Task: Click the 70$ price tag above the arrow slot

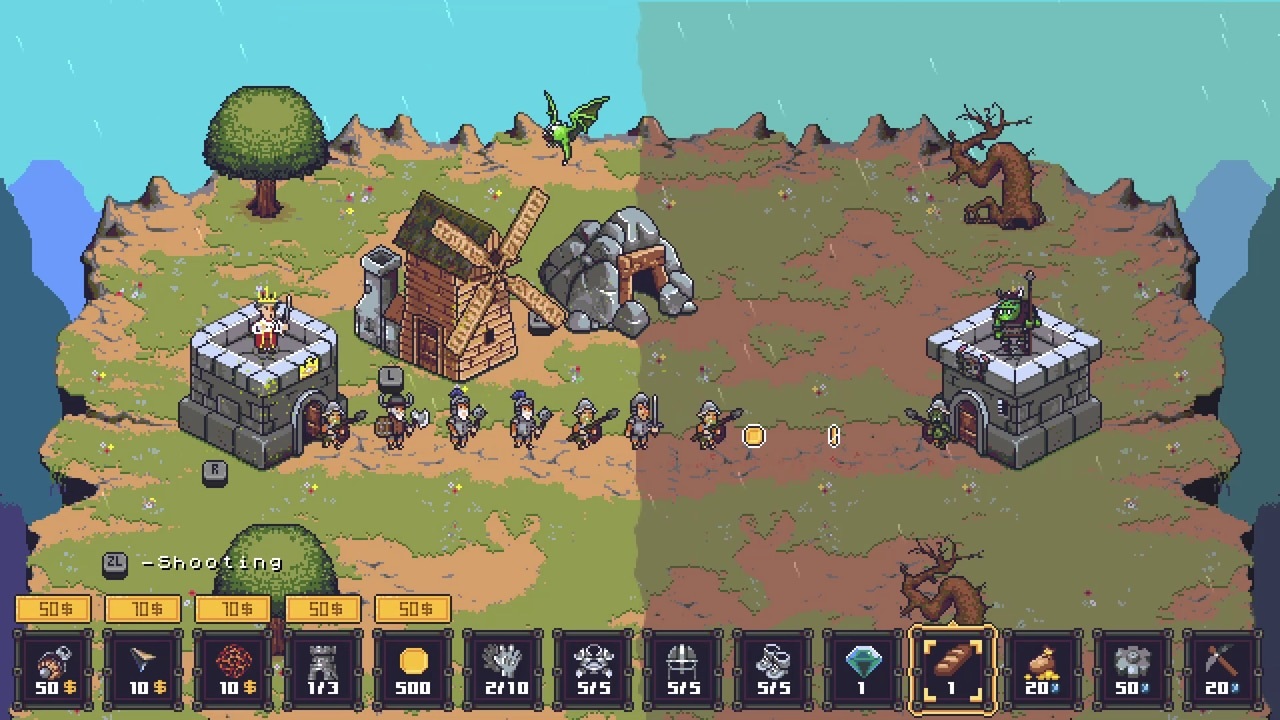Action: click(x=143, y=608)
